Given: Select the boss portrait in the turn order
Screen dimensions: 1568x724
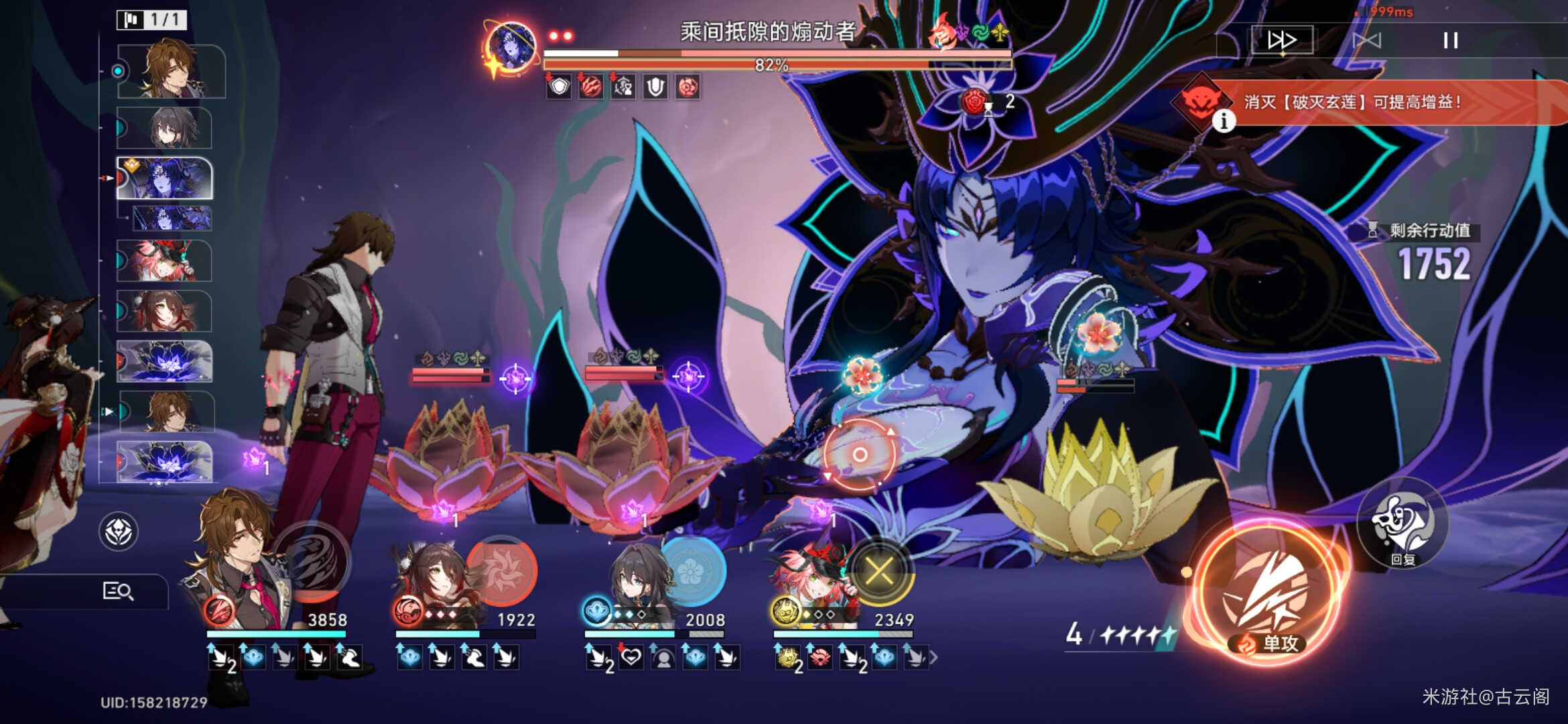Looking at the screenshot, I should tap(165, 178).
